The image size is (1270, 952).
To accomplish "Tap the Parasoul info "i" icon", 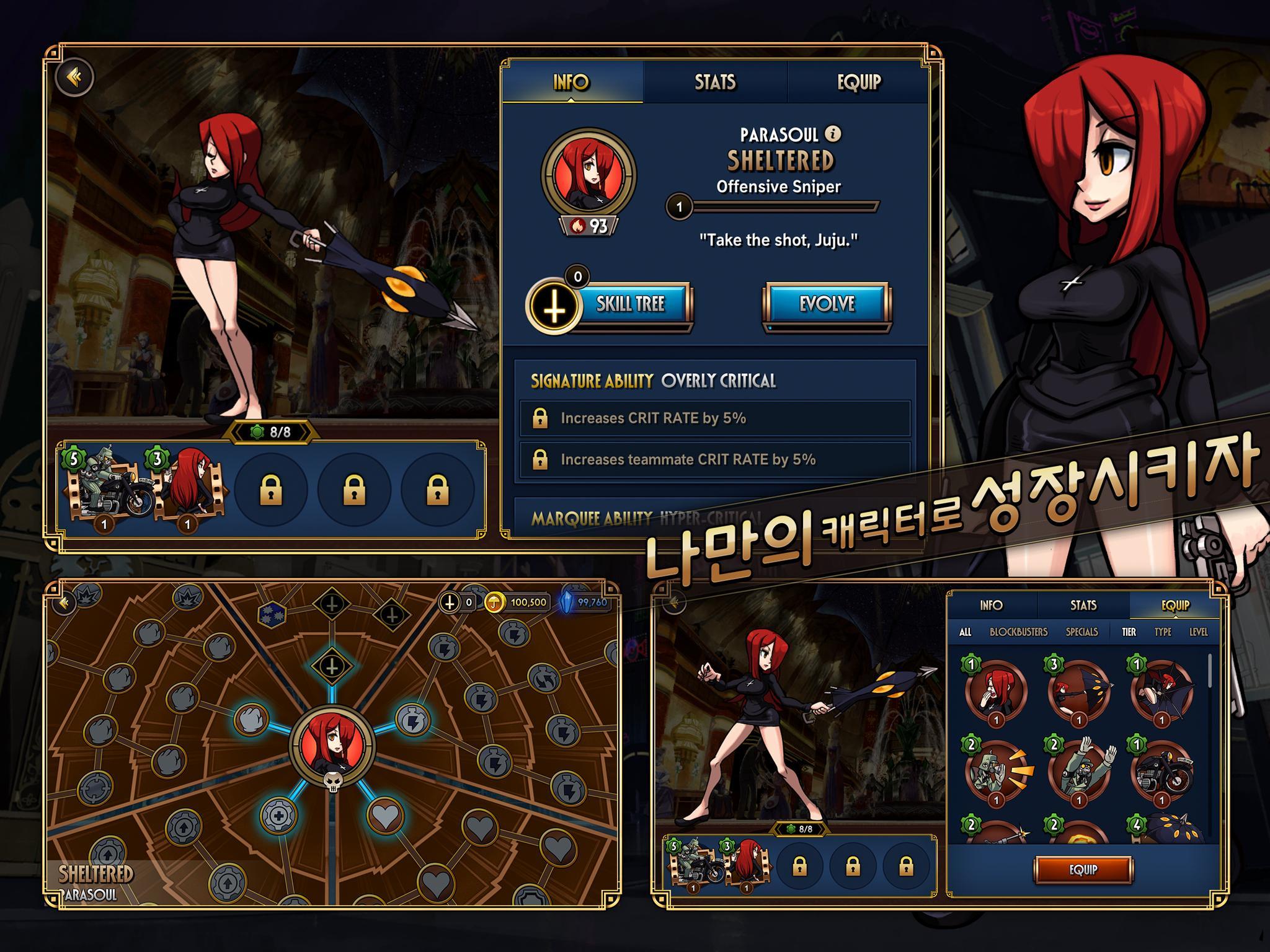I will click(833, 133).
